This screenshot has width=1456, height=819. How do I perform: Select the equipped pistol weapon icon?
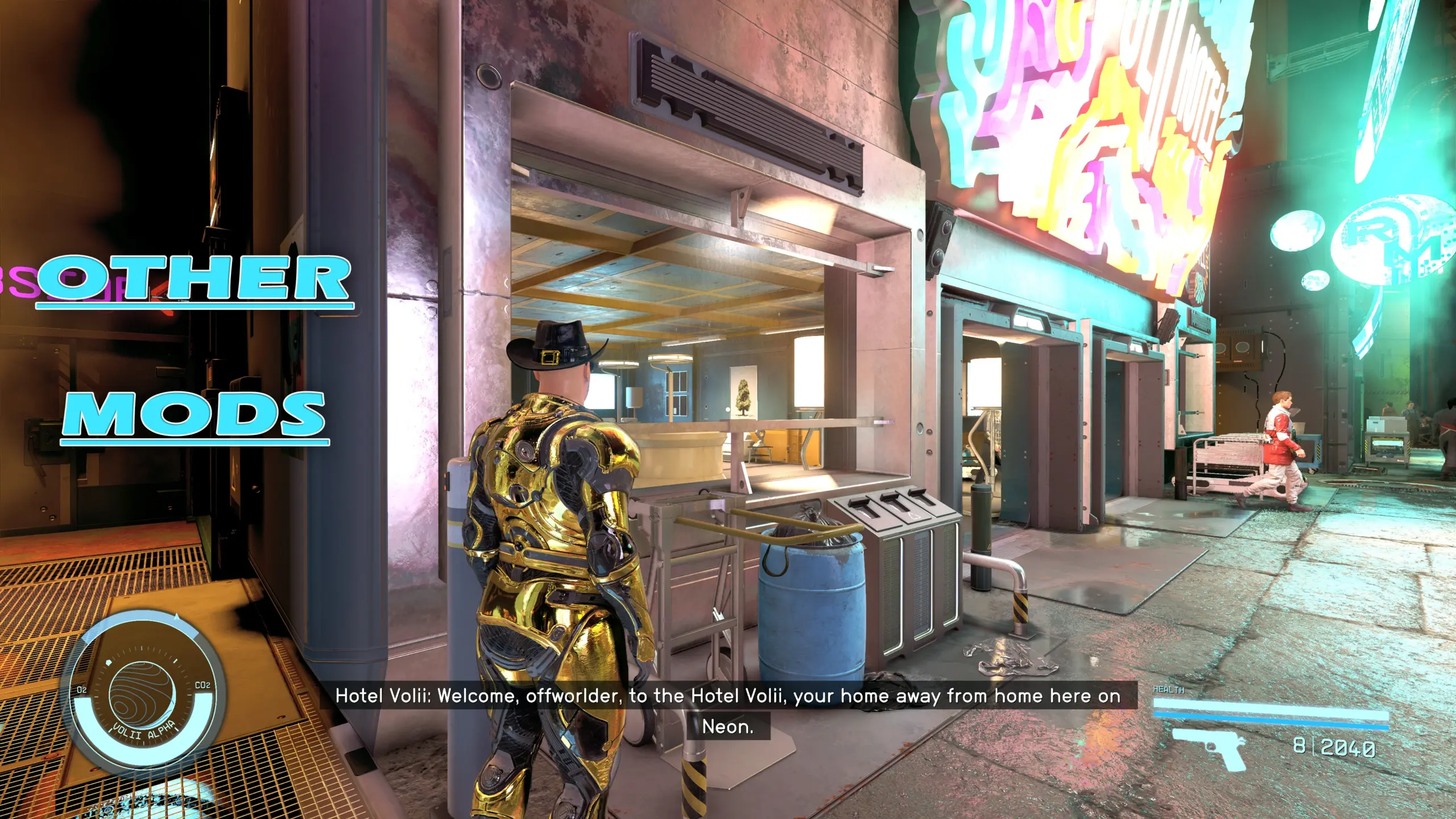(1209, 747)
